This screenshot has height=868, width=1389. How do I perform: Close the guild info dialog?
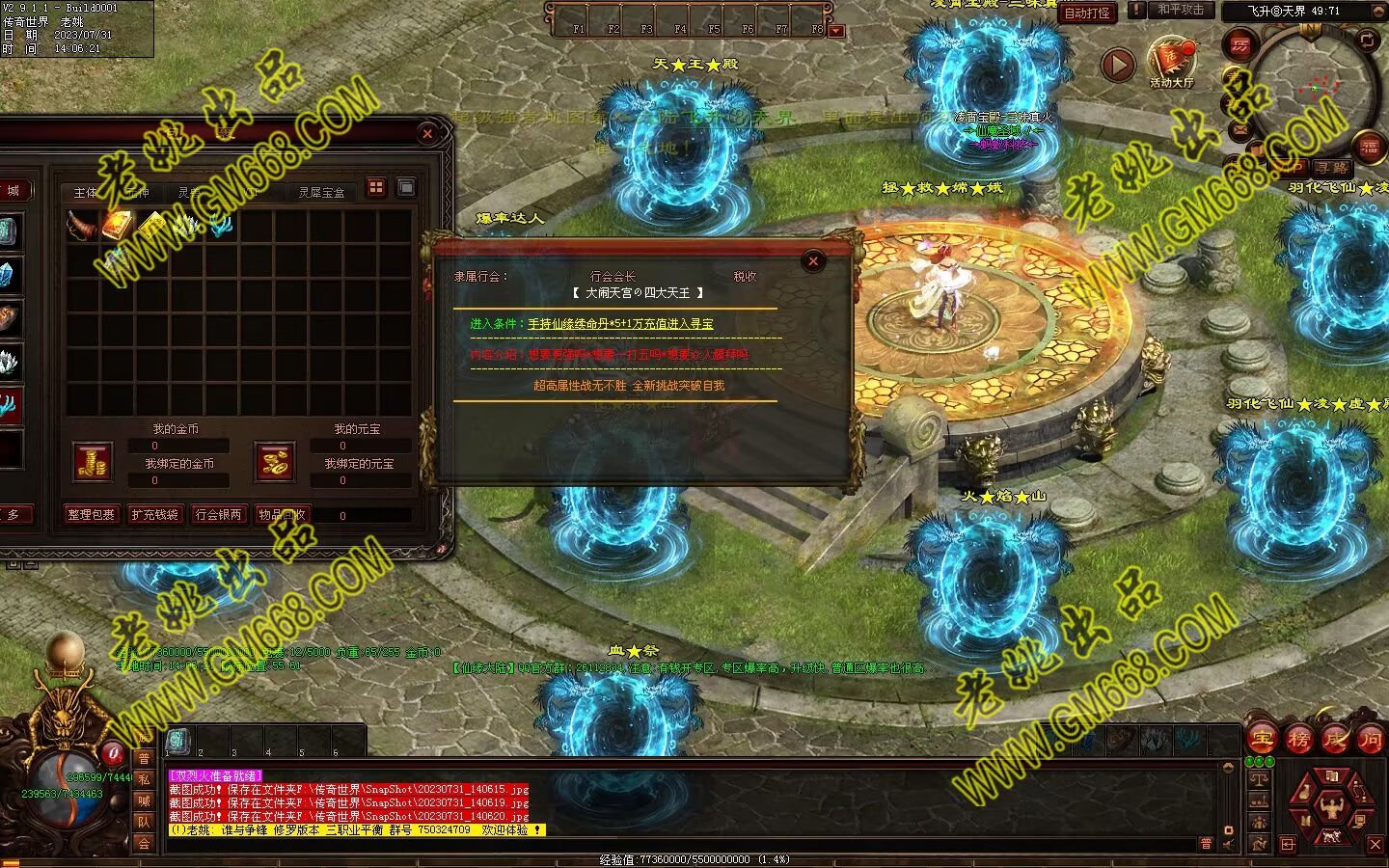(813, 260)
